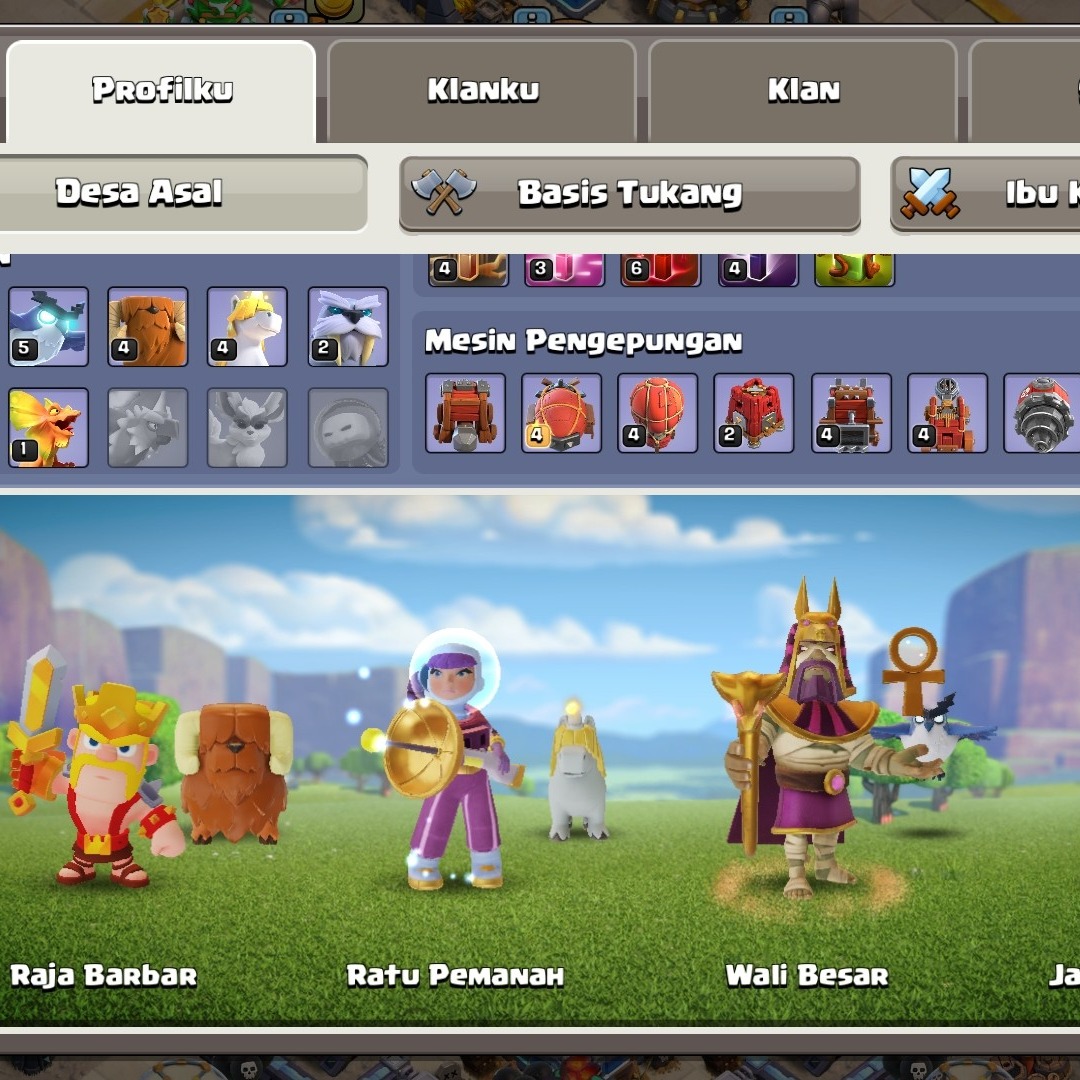Open the Klanku tab

point(482,91)
